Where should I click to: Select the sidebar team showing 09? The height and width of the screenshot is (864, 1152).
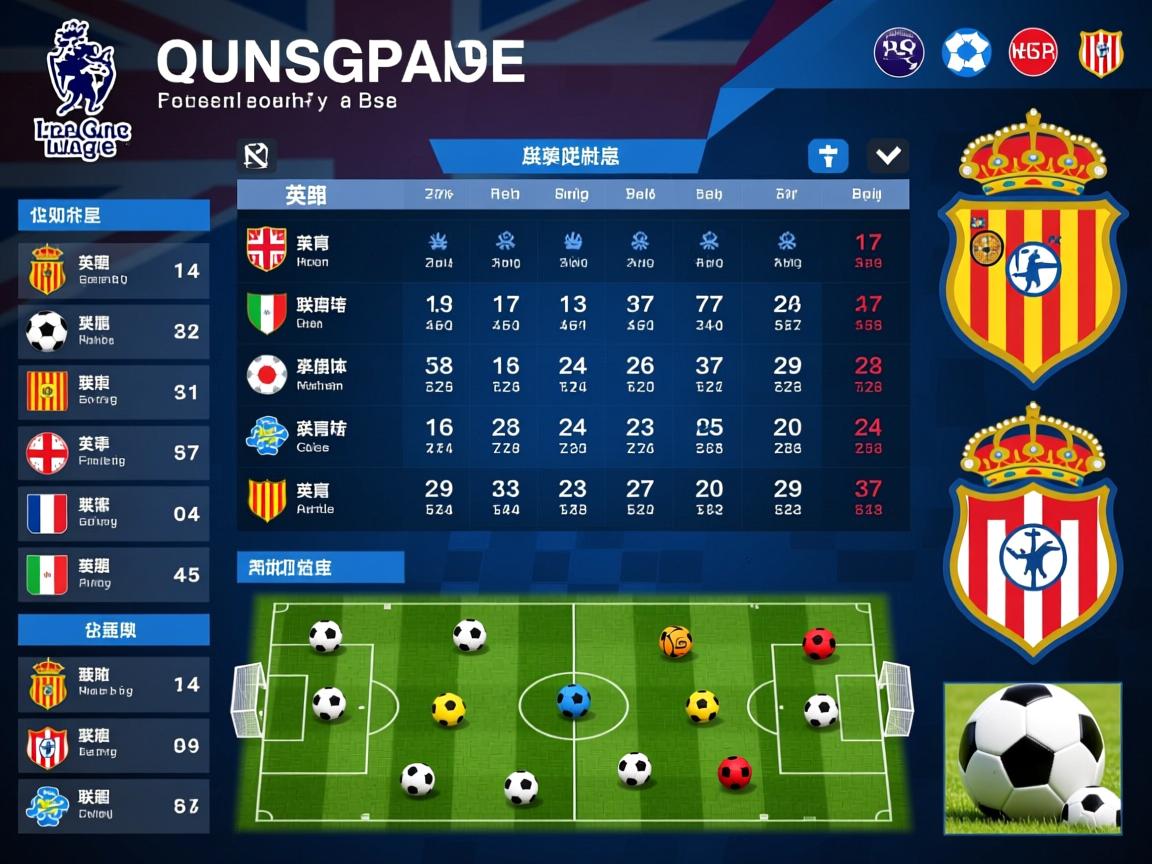[x=114, y=746]
